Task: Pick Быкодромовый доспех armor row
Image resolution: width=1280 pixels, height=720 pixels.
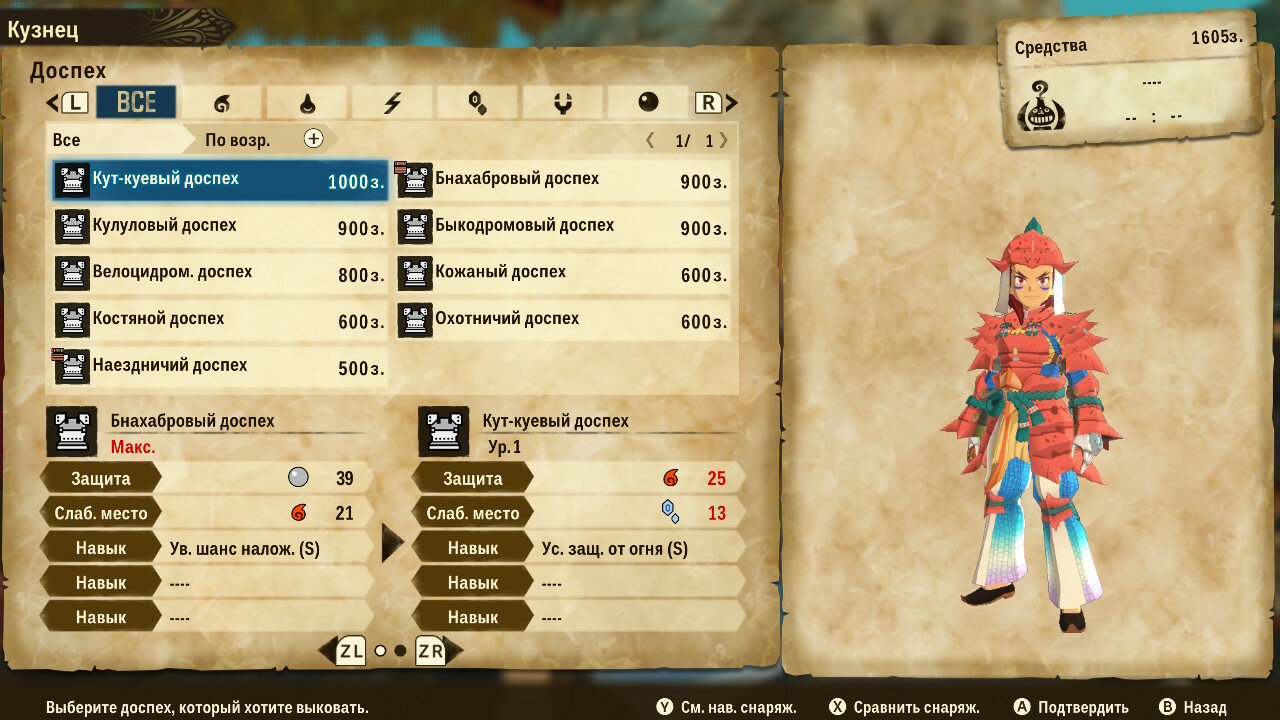Action: tap(564, 227)
